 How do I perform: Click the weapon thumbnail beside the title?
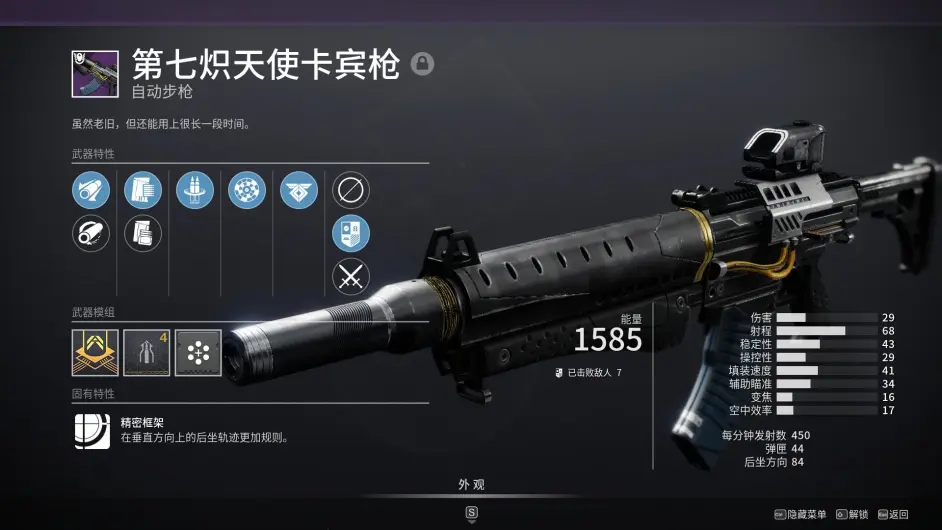click(95, 73)
